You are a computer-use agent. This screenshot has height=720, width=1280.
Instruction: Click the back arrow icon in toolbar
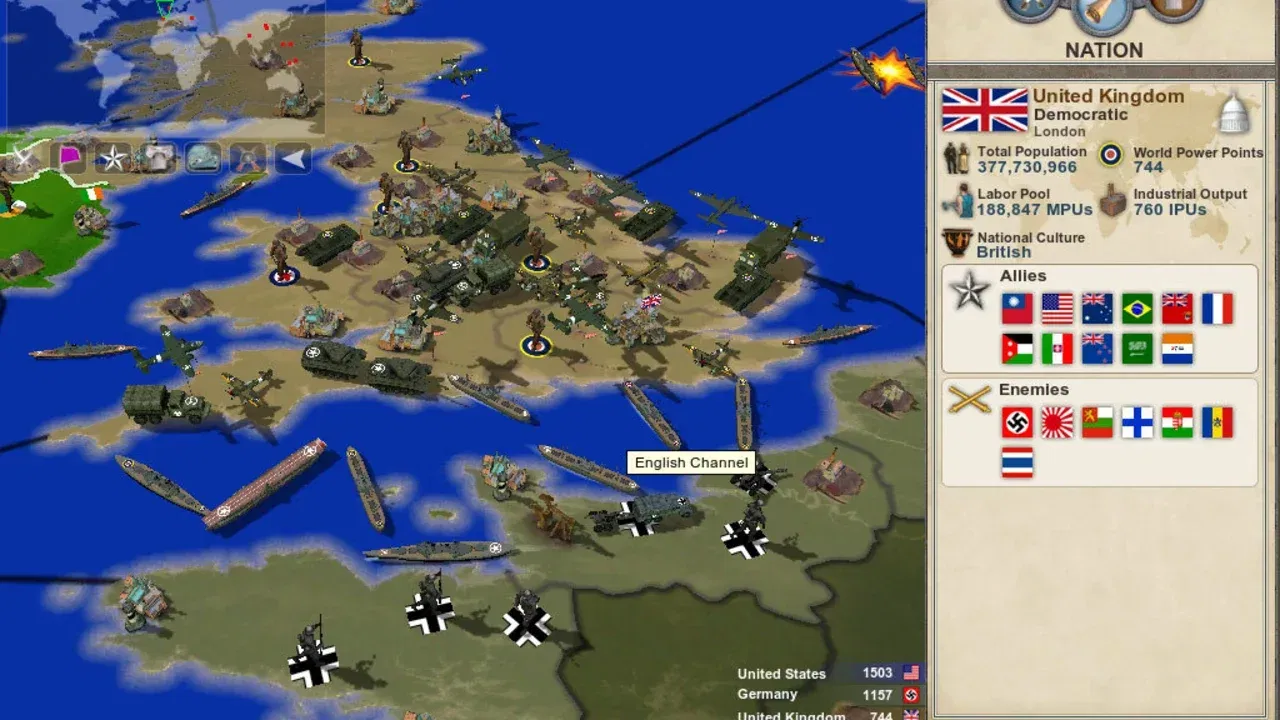(x=291, y=157)
